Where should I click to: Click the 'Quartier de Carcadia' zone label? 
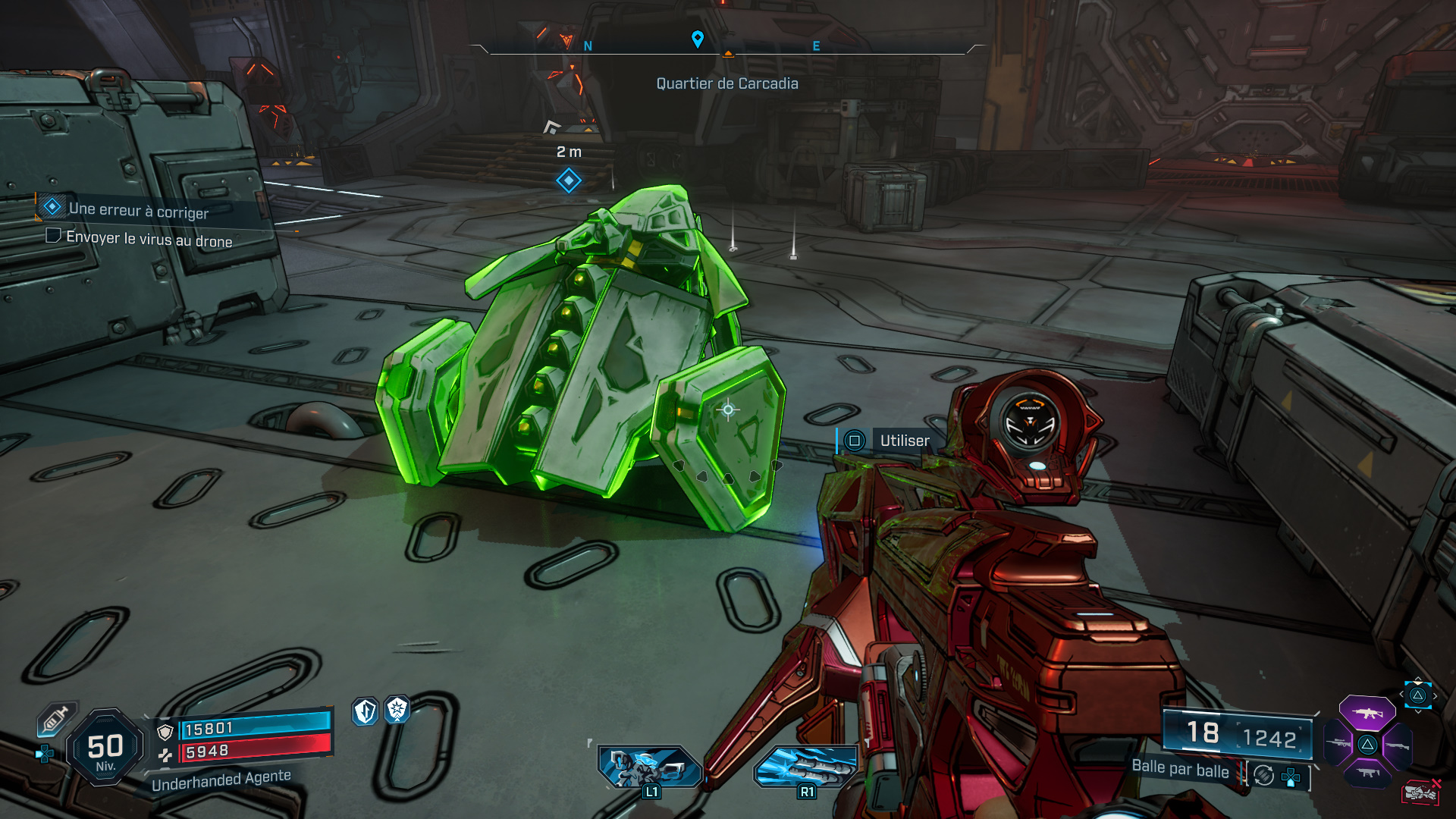pos(727,83)
